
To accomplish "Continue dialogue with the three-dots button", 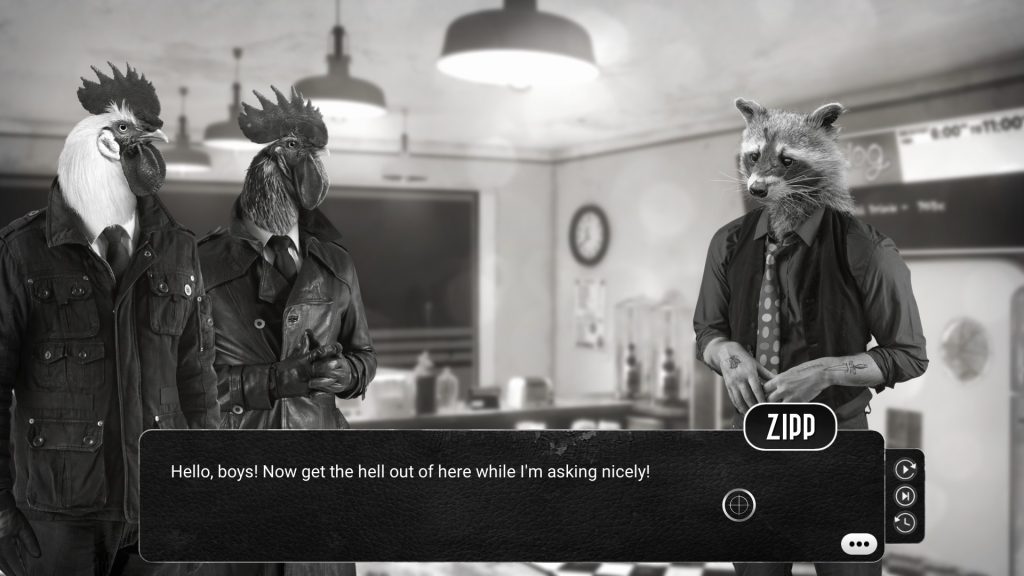I will pos(859,544).
